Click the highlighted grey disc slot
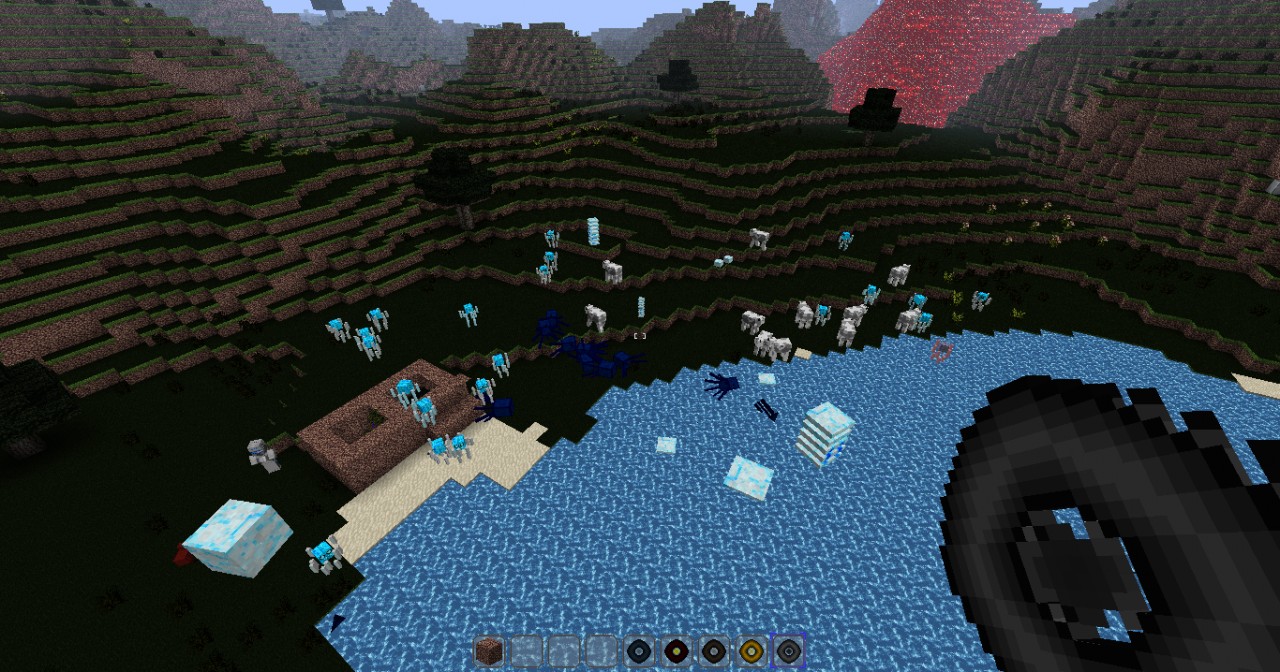The height and width of the screenshot is (672, 1280). click(789, 651)
